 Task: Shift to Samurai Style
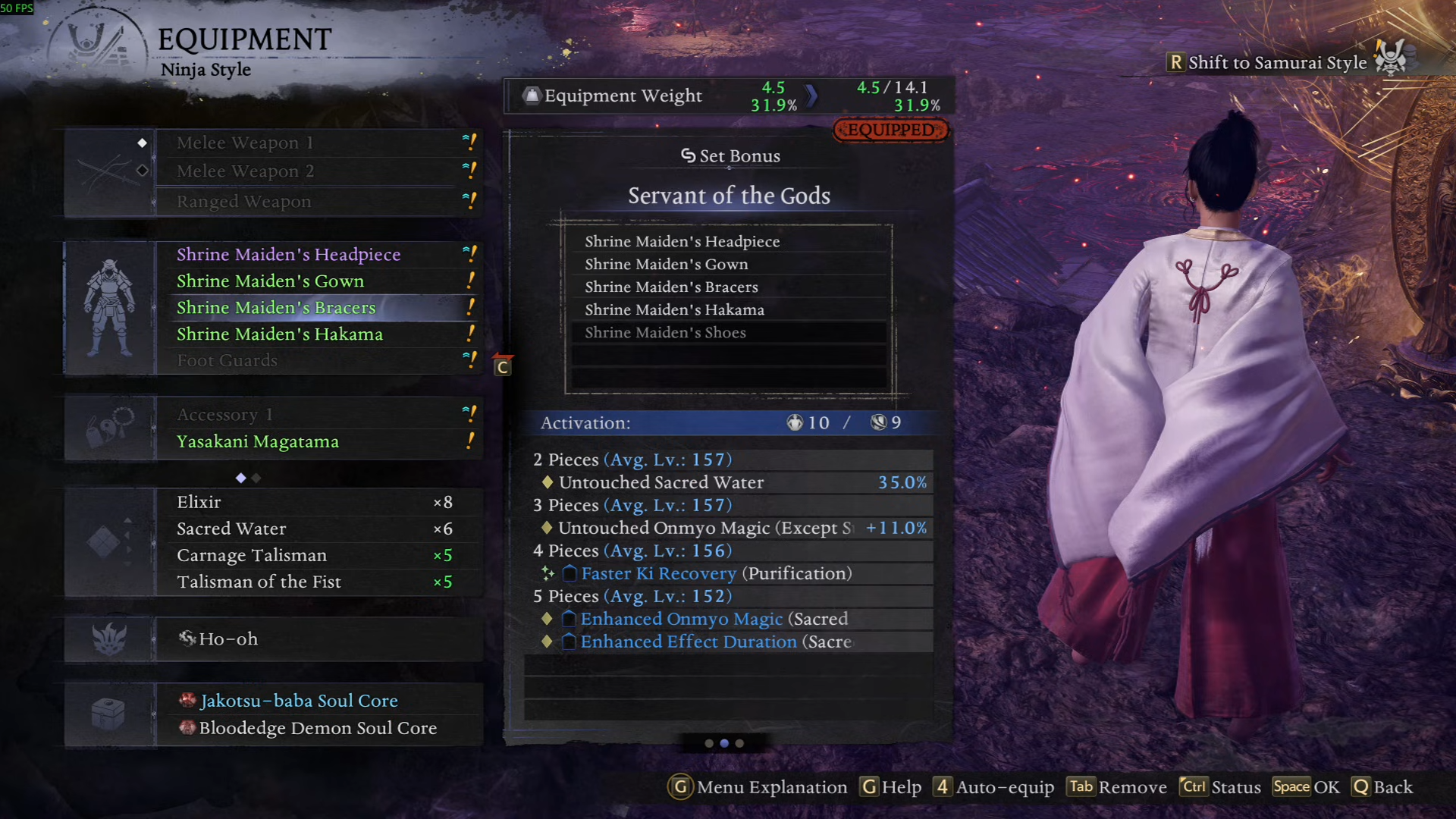pyautogui.click(x=1276, y=63)
